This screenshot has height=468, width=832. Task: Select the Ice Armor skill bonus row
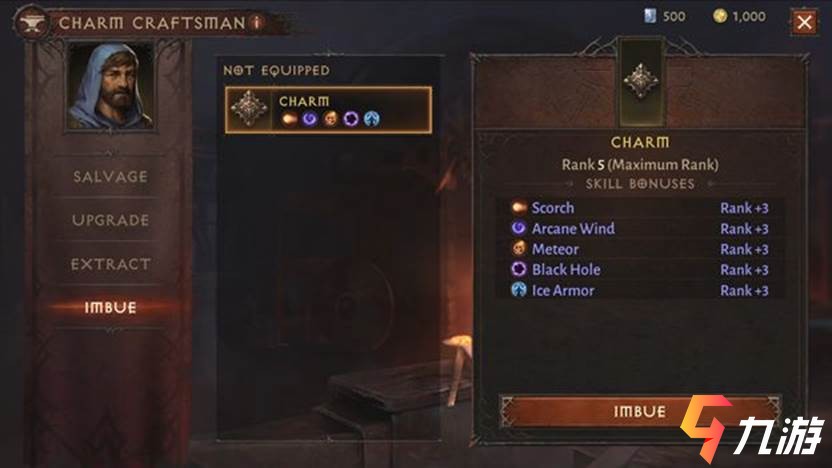tap(640, 291)
